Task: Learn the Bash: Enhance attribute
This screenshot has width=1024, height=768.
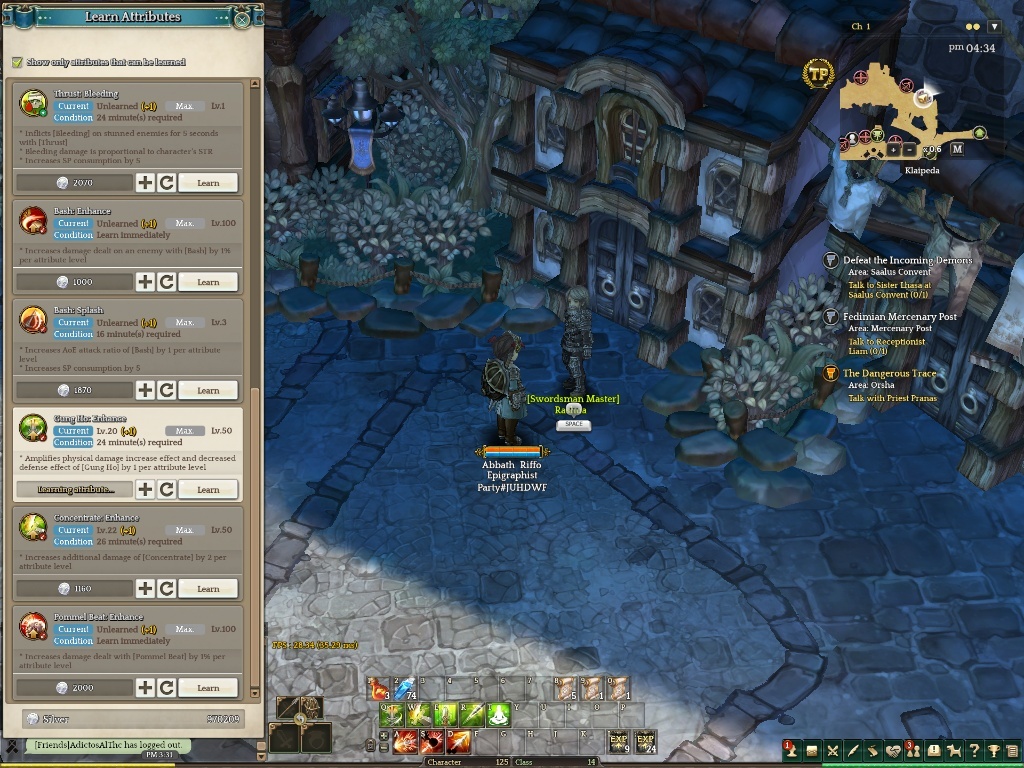Action: pyautogui.click(x=208, y=282)
